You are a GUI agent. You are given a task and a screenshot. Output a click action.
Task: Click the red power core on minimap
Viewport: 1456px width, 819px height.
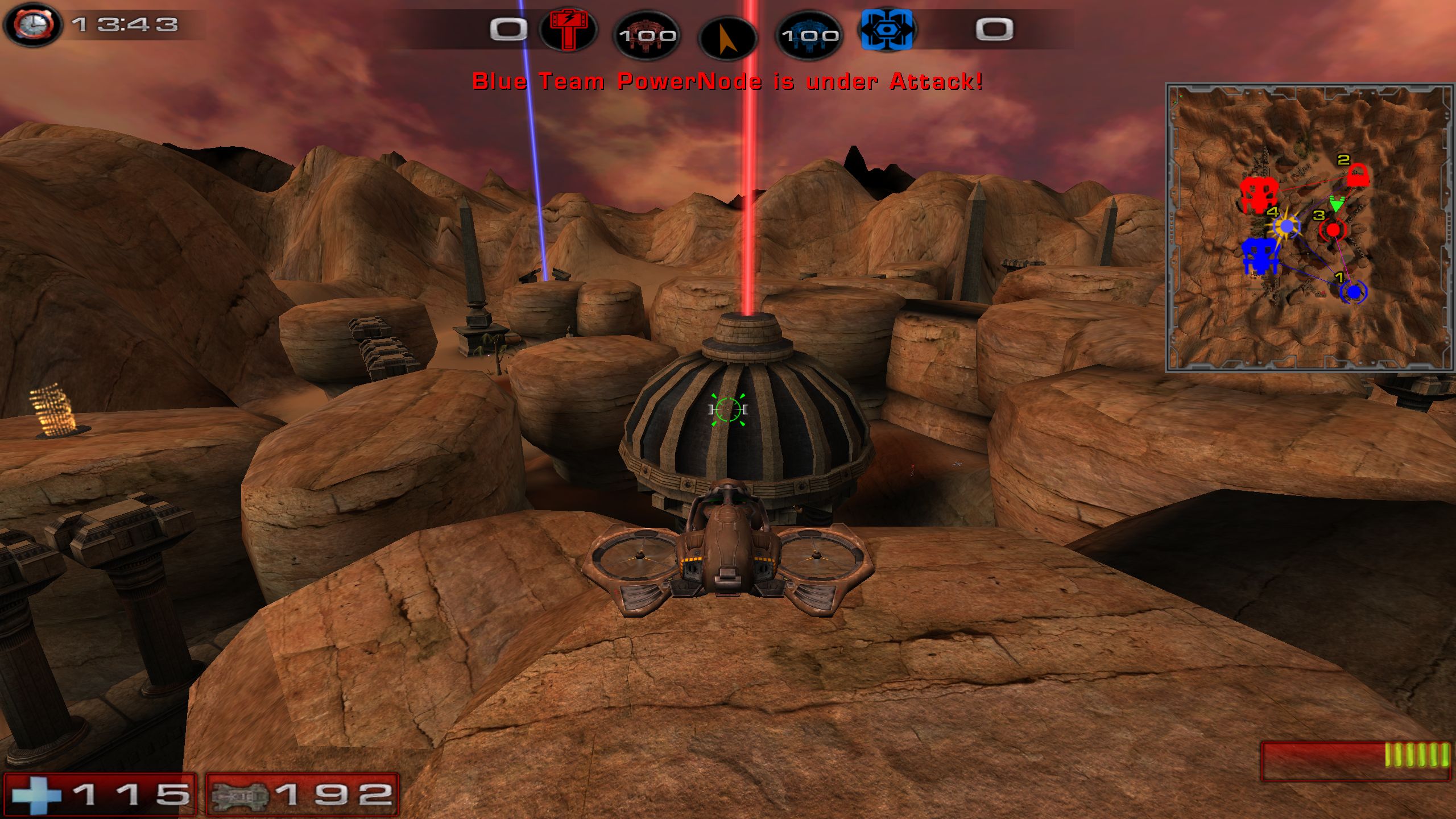pos(1259,194)
